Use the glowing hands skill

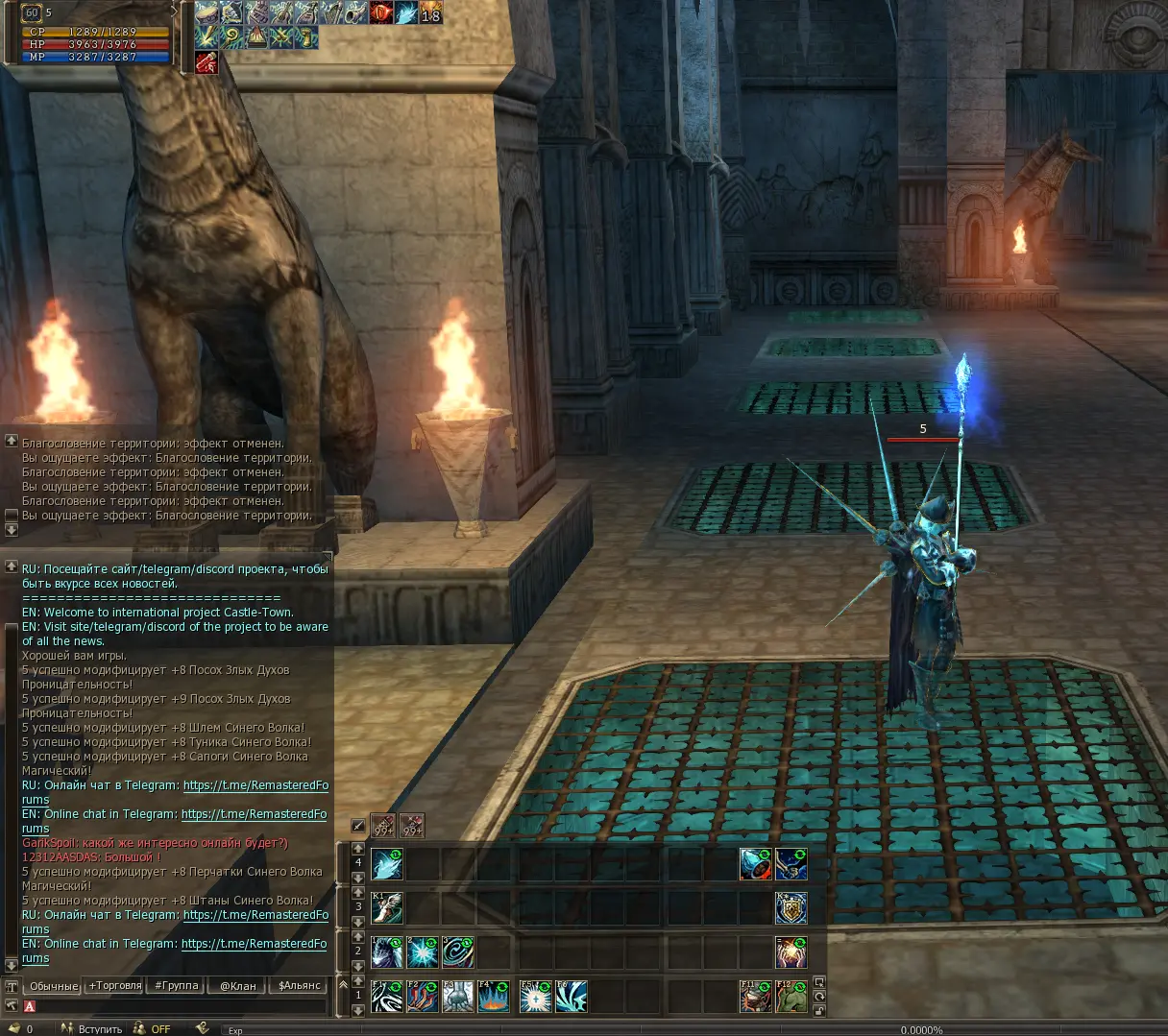791,952
